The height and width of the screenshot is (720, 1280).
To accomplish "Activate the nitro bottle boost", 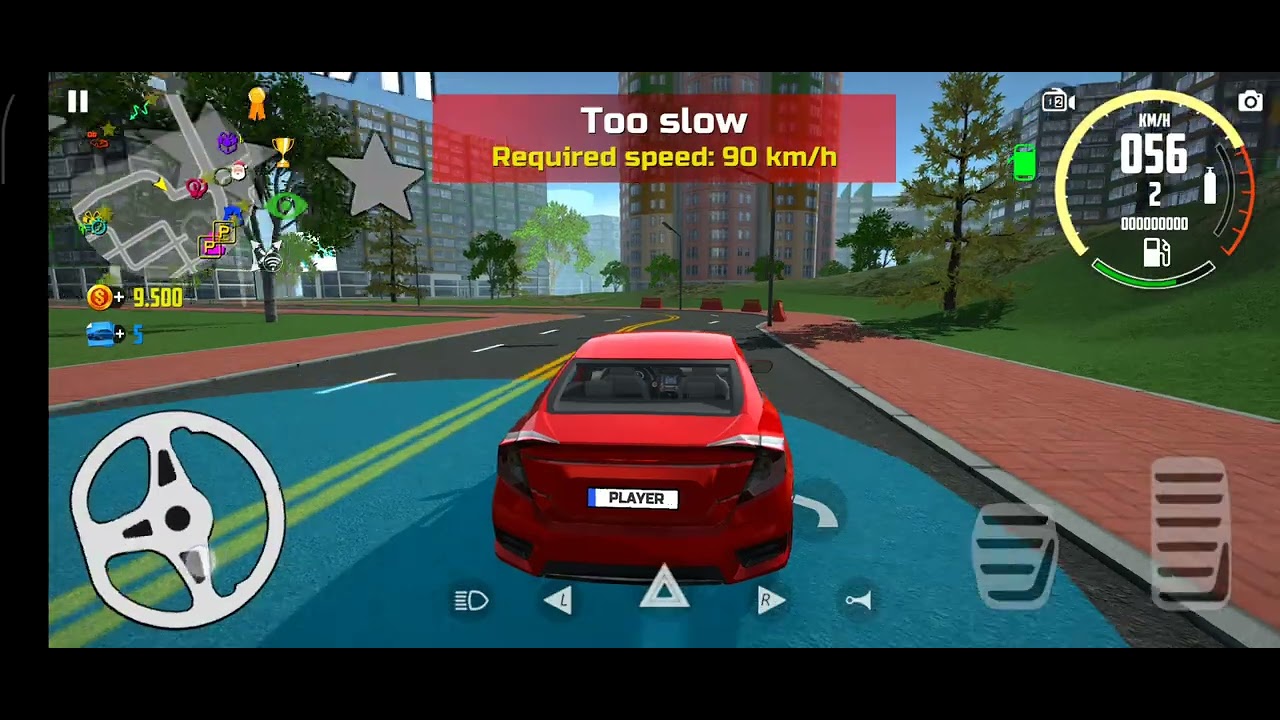I will pos(1210,186).
